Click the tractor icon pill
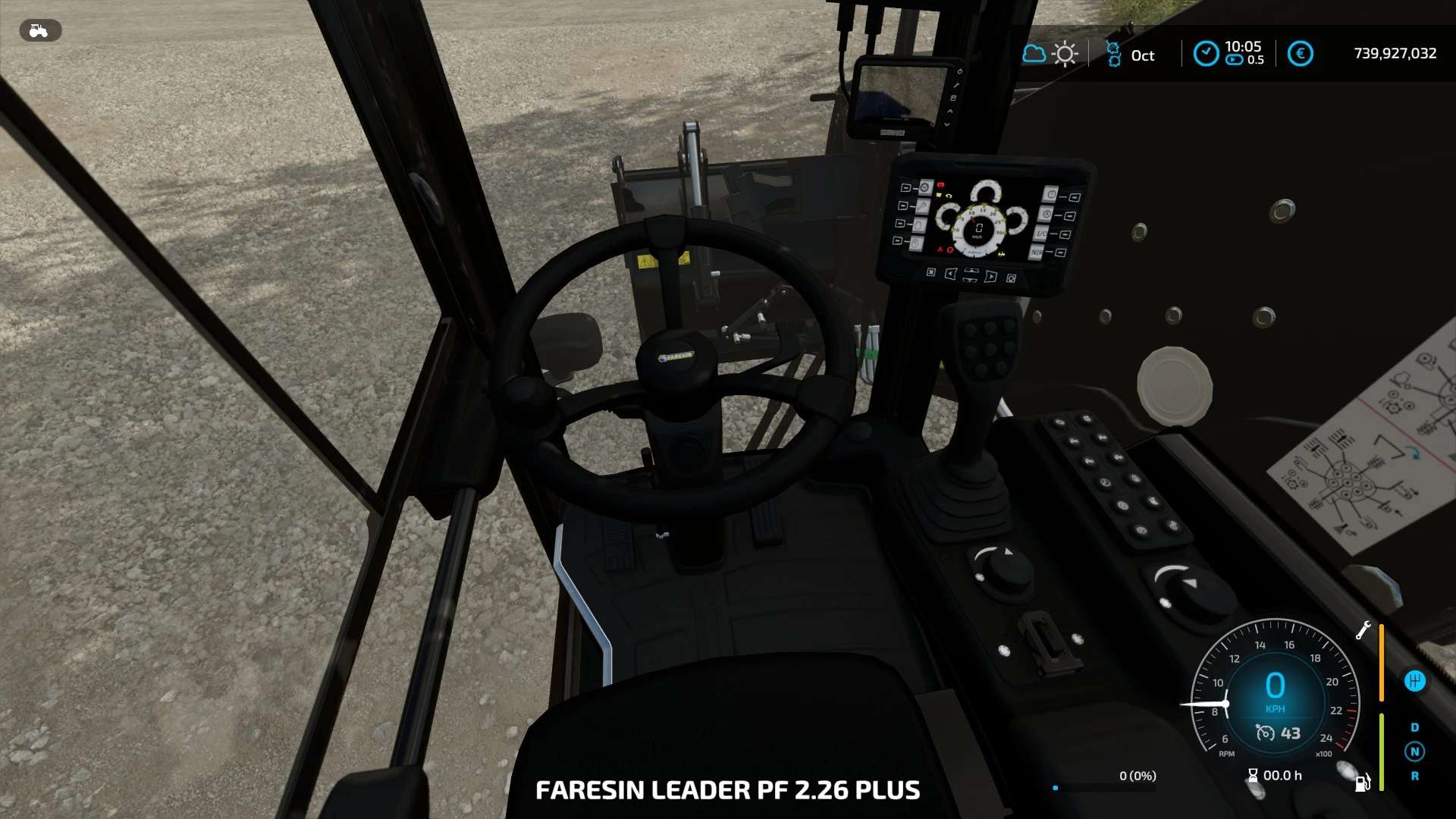The image size is (1456, 819). (39, 30)
